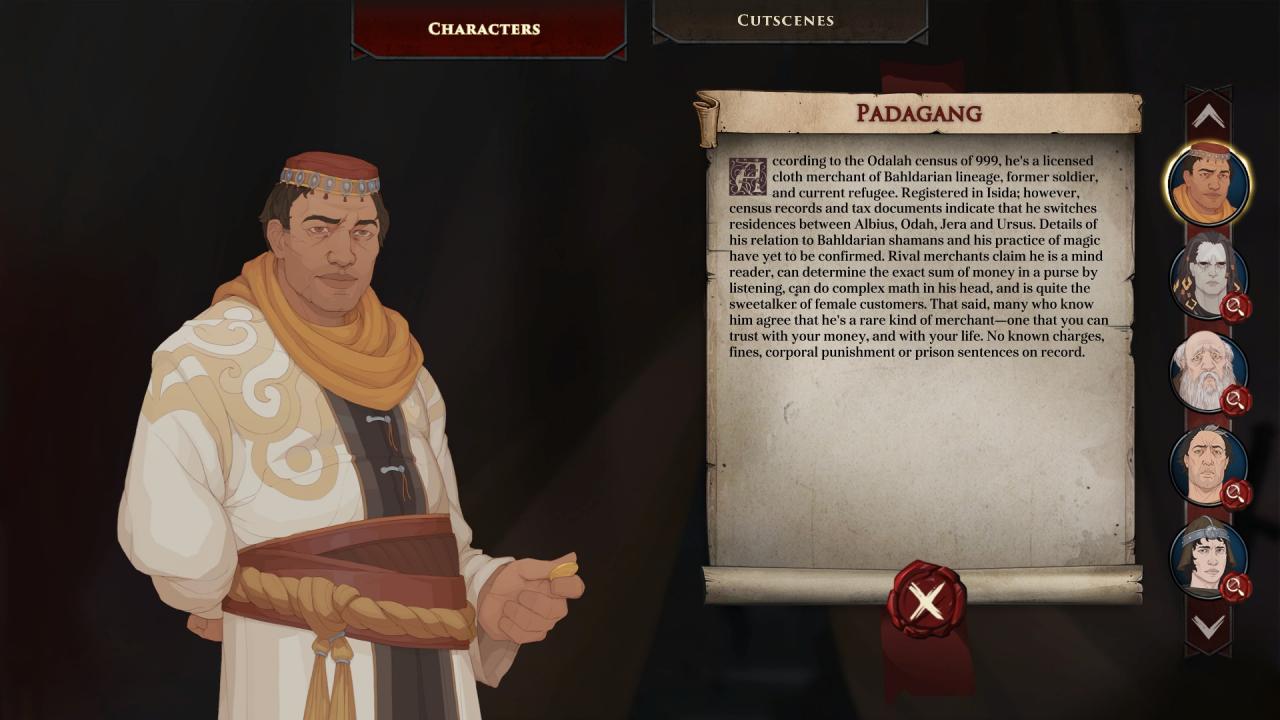This screenshot has width=1280, height=720.
Task: Switch to the Characters tab
Action: tap(484, 28)
